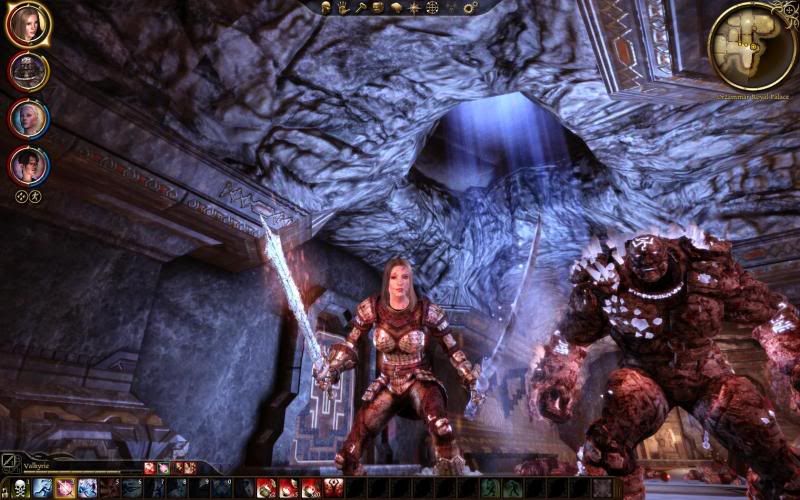Use the leftmost red potion quickbar slot
The image size is (800, 500).
click(267, 488)
